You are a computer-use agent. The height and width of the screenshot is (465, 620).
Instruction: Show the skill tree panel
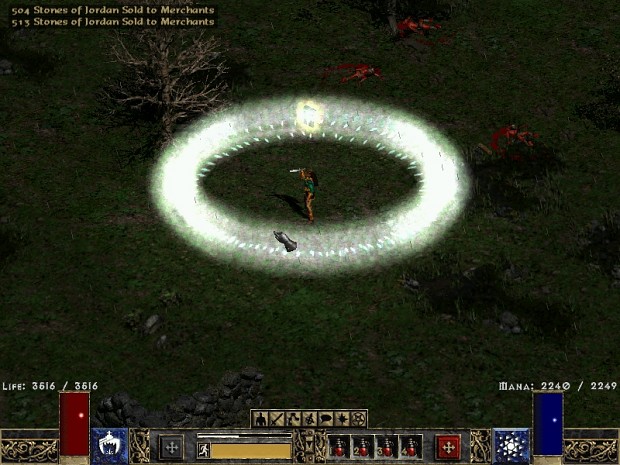click(x=293, y=418)
